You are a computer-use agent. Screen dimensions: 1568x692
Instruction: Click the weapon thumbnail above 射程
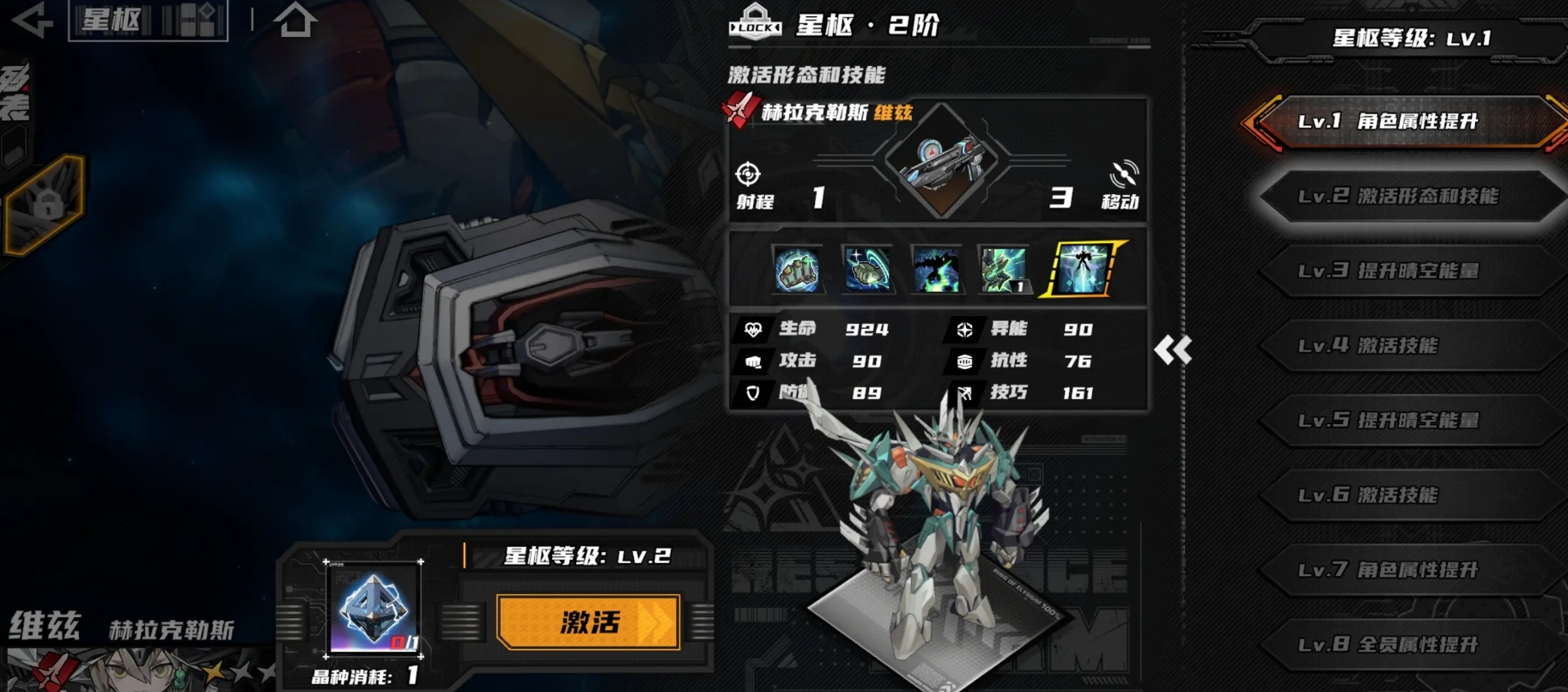[x=943, y=161]
